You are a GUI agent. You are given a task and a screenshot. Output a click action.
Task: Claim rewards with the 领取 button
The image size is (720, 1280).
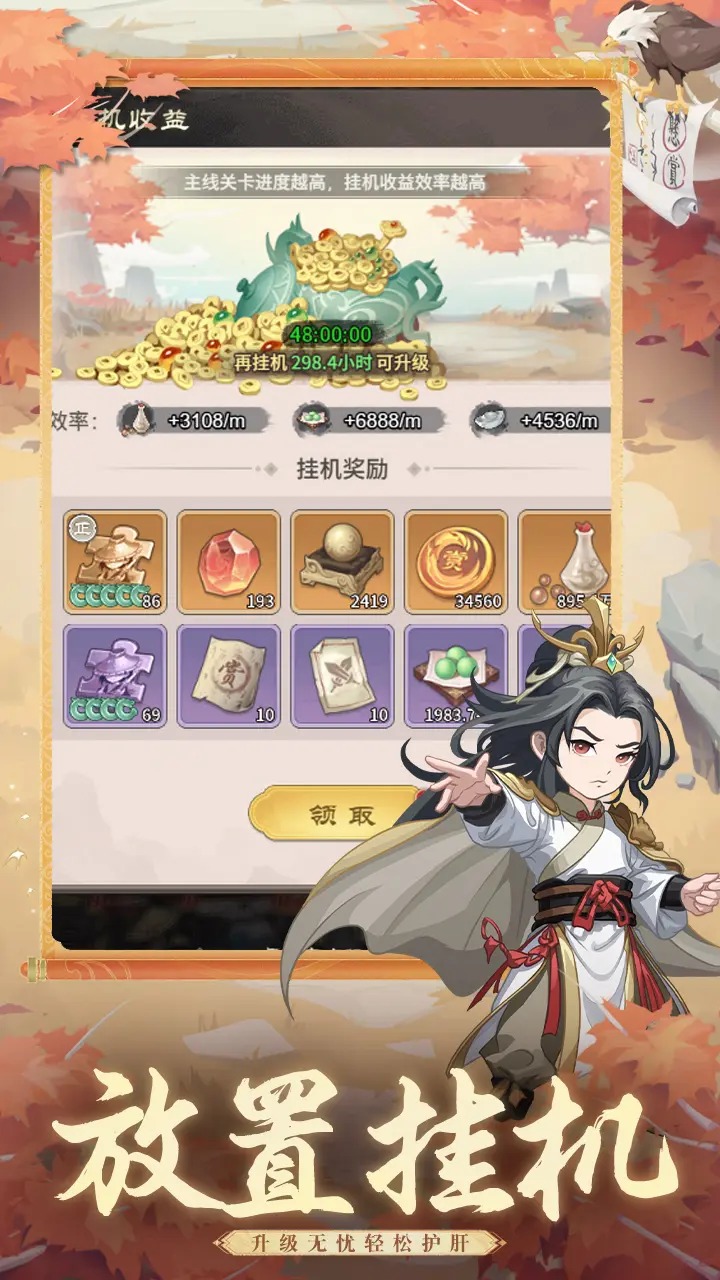[340, 815]
